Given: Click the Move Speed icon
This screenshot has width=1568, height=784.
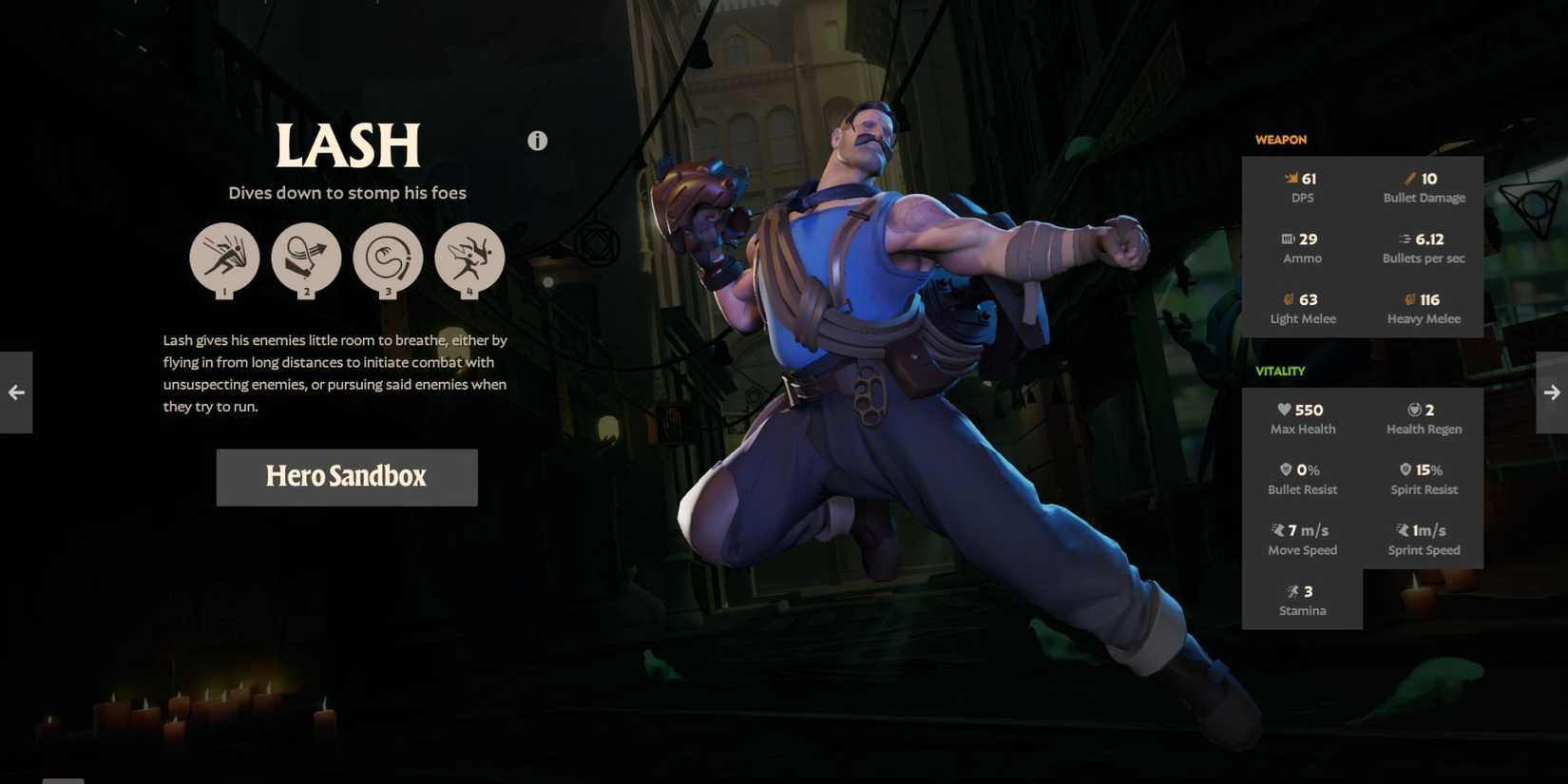Looking at the screenshot, I should (x=1277, y=529).
